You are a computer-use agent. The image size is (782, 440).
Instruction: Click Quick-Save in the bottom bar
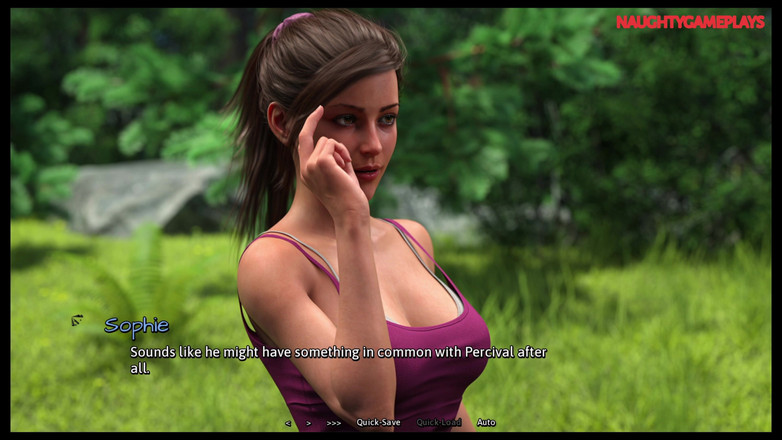[378, 423]
